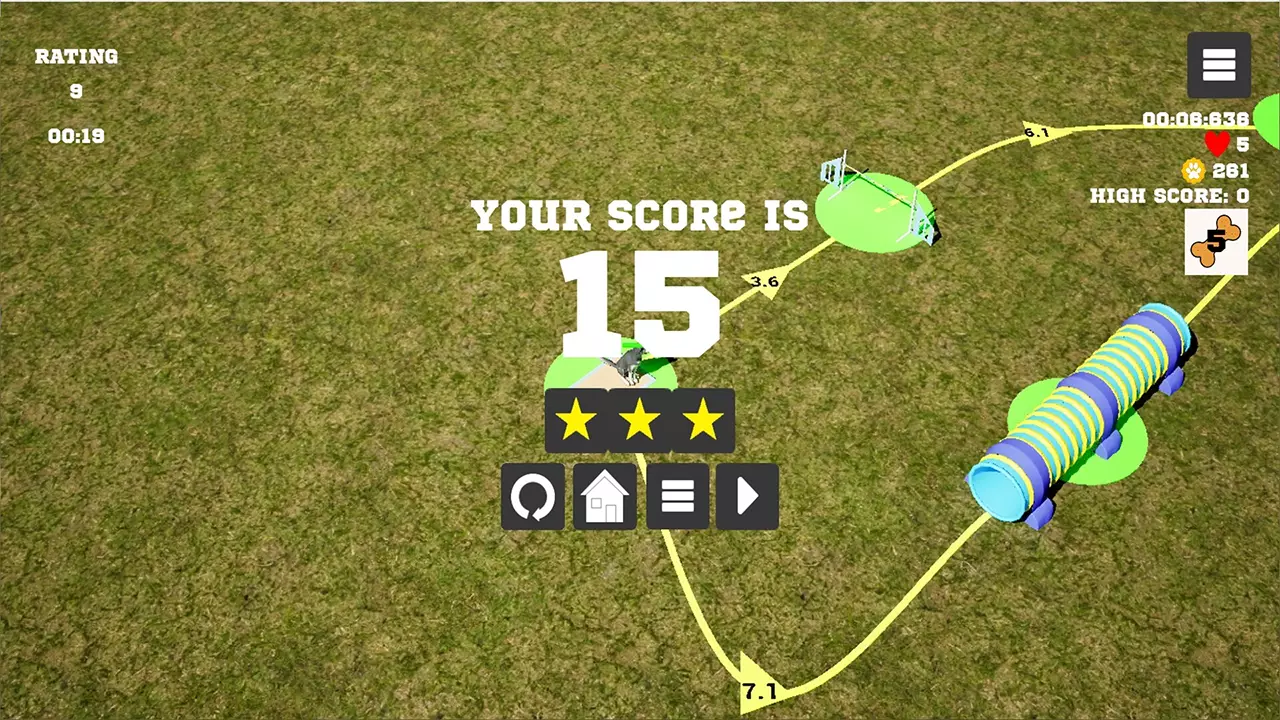Click the bone treat icon showing 5
The height and width of the screenshot is (720, 1280).
[1216, 240]
